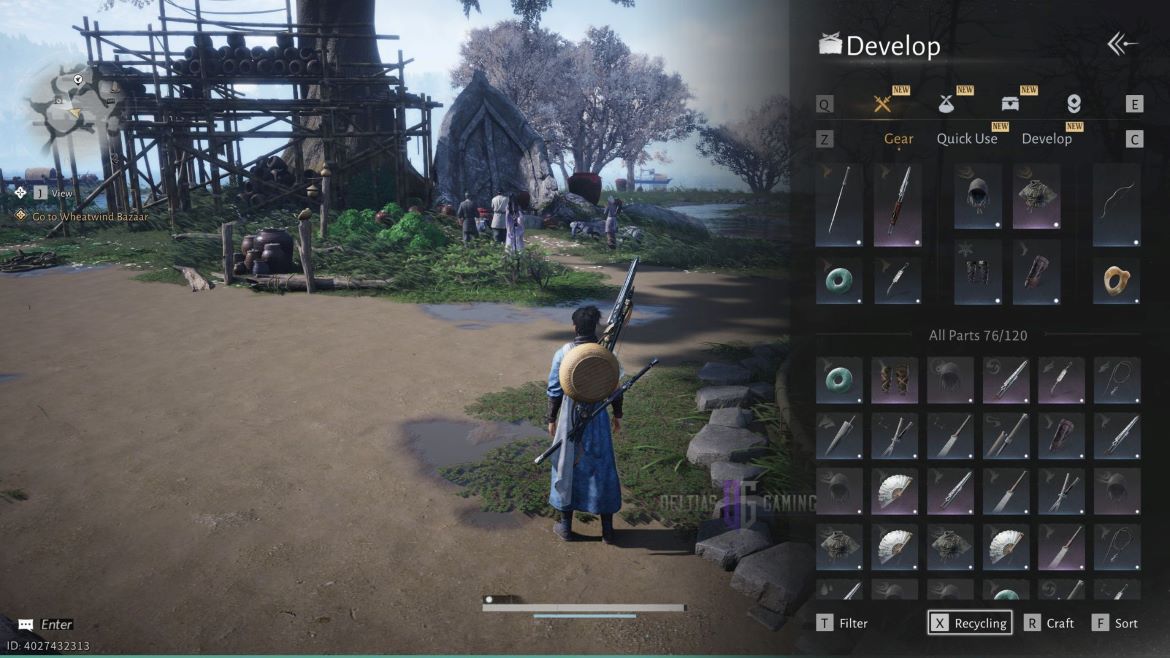Select the stacked badge category icon
The image size is (1170, 658).
click(1074, 104)
